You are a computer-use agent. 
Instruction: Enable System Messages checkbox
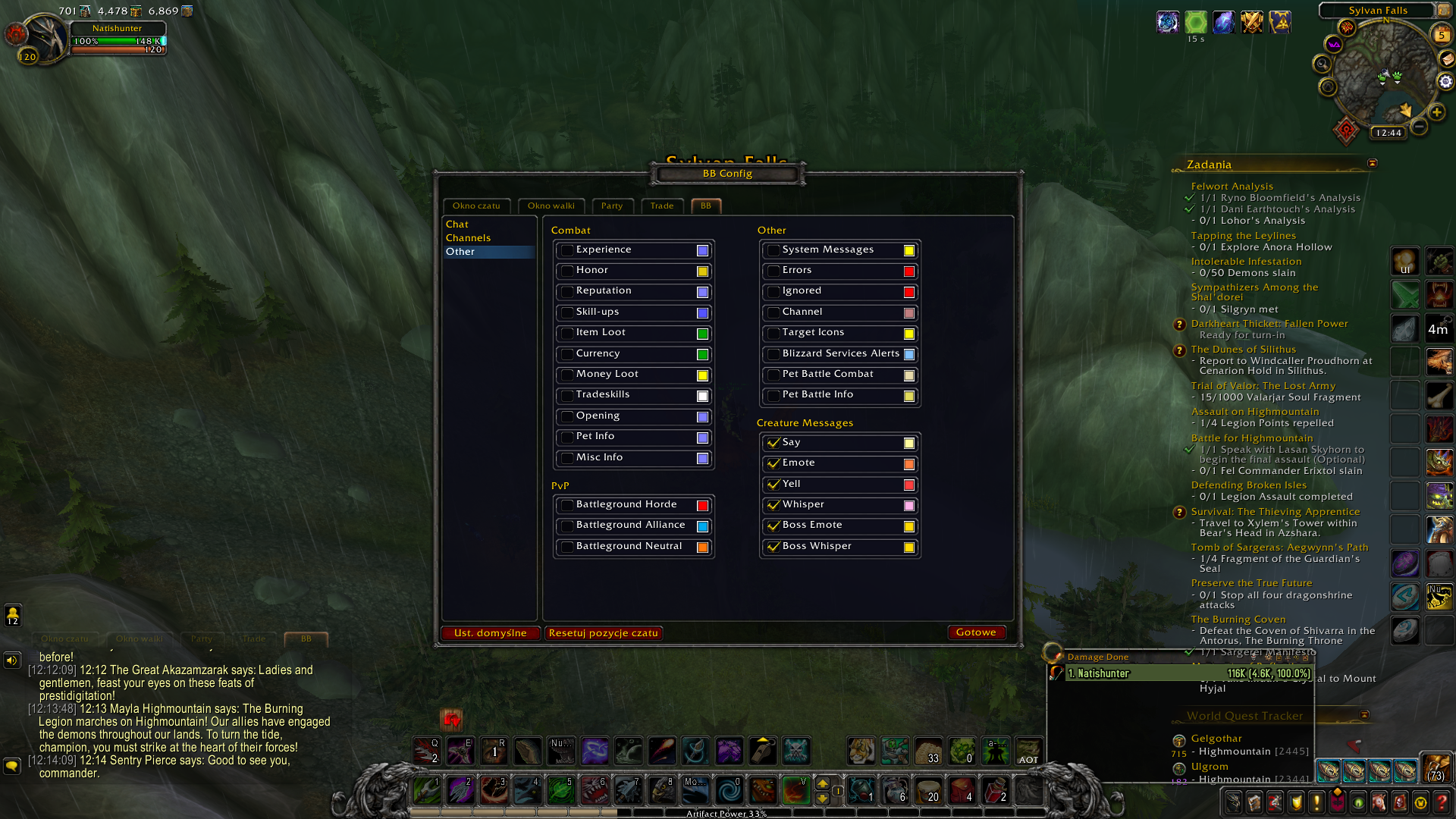773,250
